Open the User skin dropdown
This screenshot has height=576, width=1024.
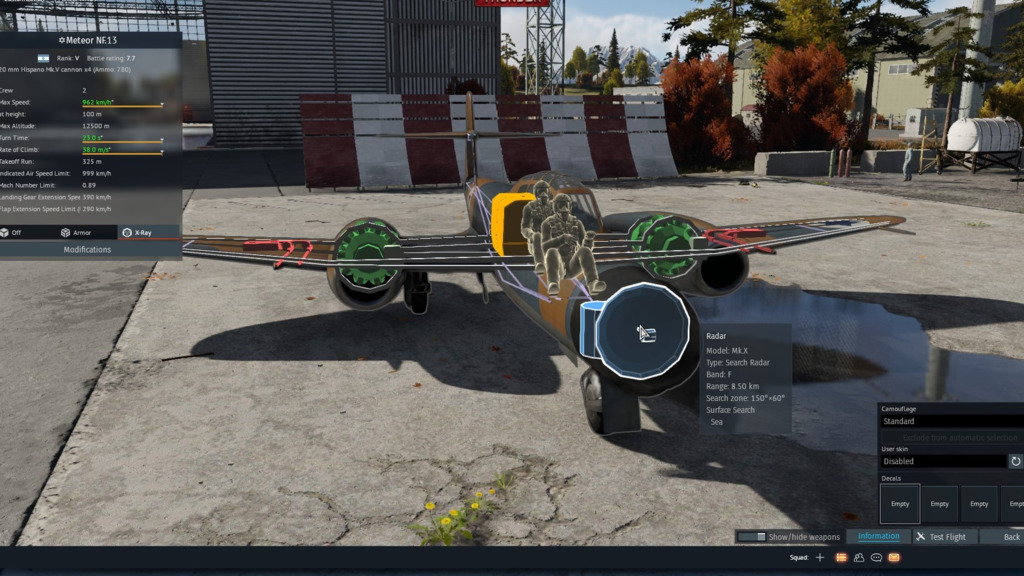942,461
